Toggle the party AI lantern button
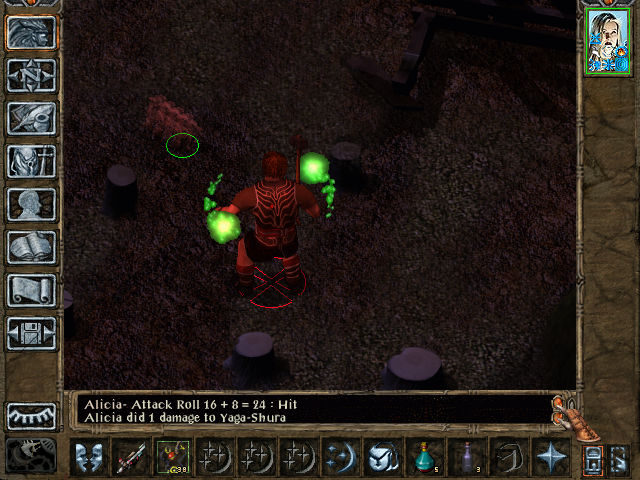Screen dimensions: 640x480 point(619,459)
